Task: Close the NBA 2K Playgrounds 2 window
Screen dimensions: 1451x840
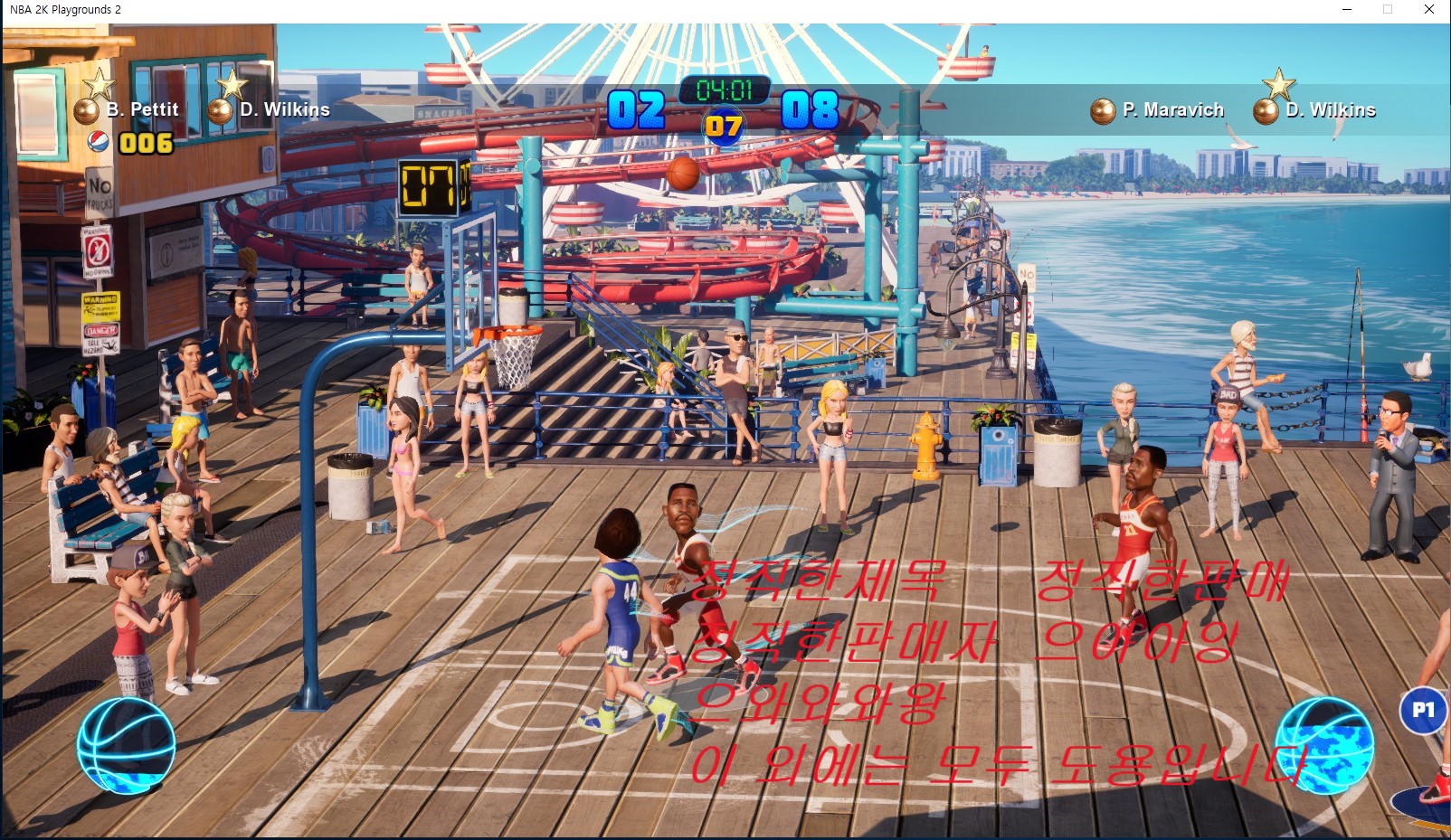Action: 1429,10
